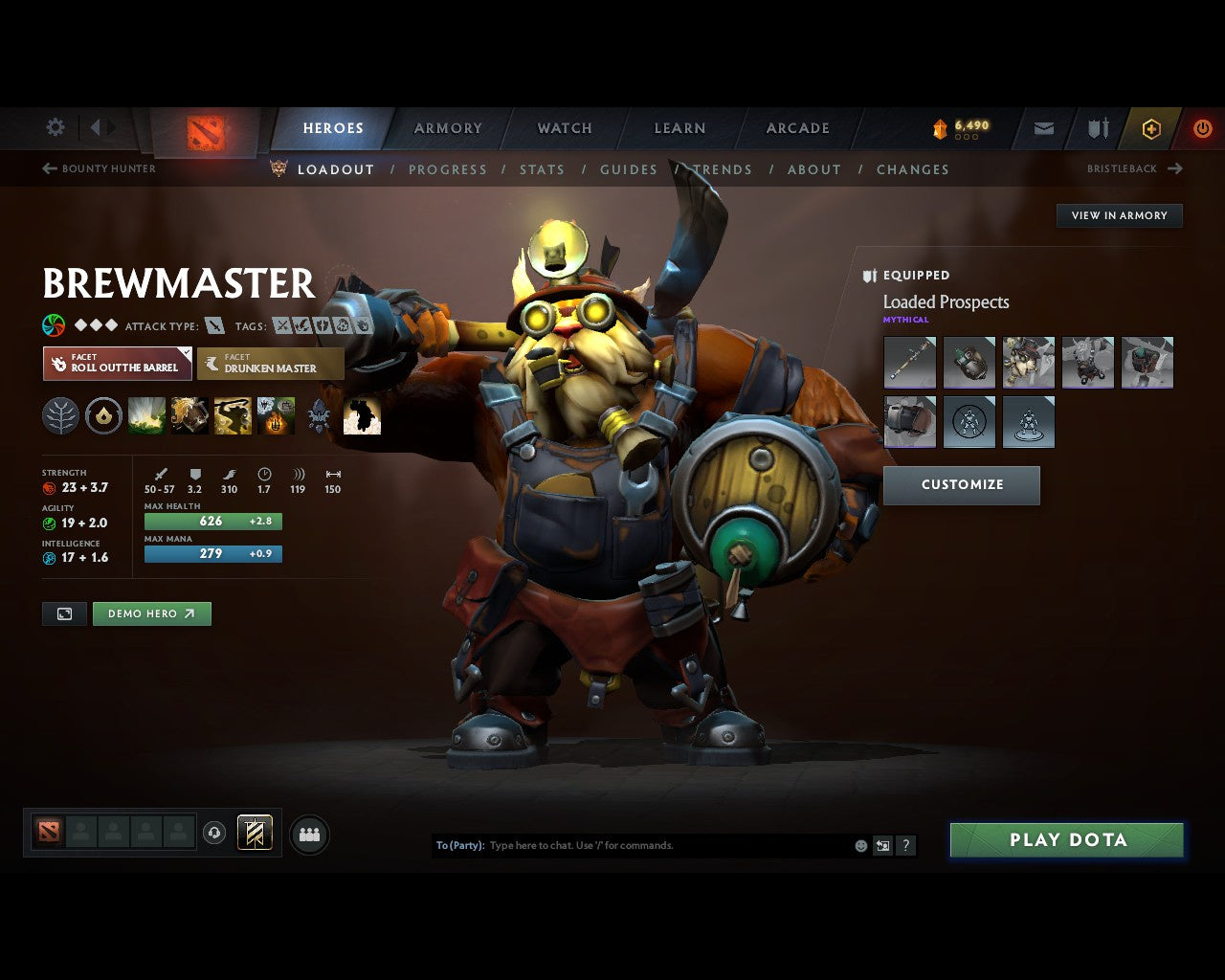Switch to the Drunken Master facet
Image resolution: width=1225 pixels, height=980 pixels.
(271, 364)
